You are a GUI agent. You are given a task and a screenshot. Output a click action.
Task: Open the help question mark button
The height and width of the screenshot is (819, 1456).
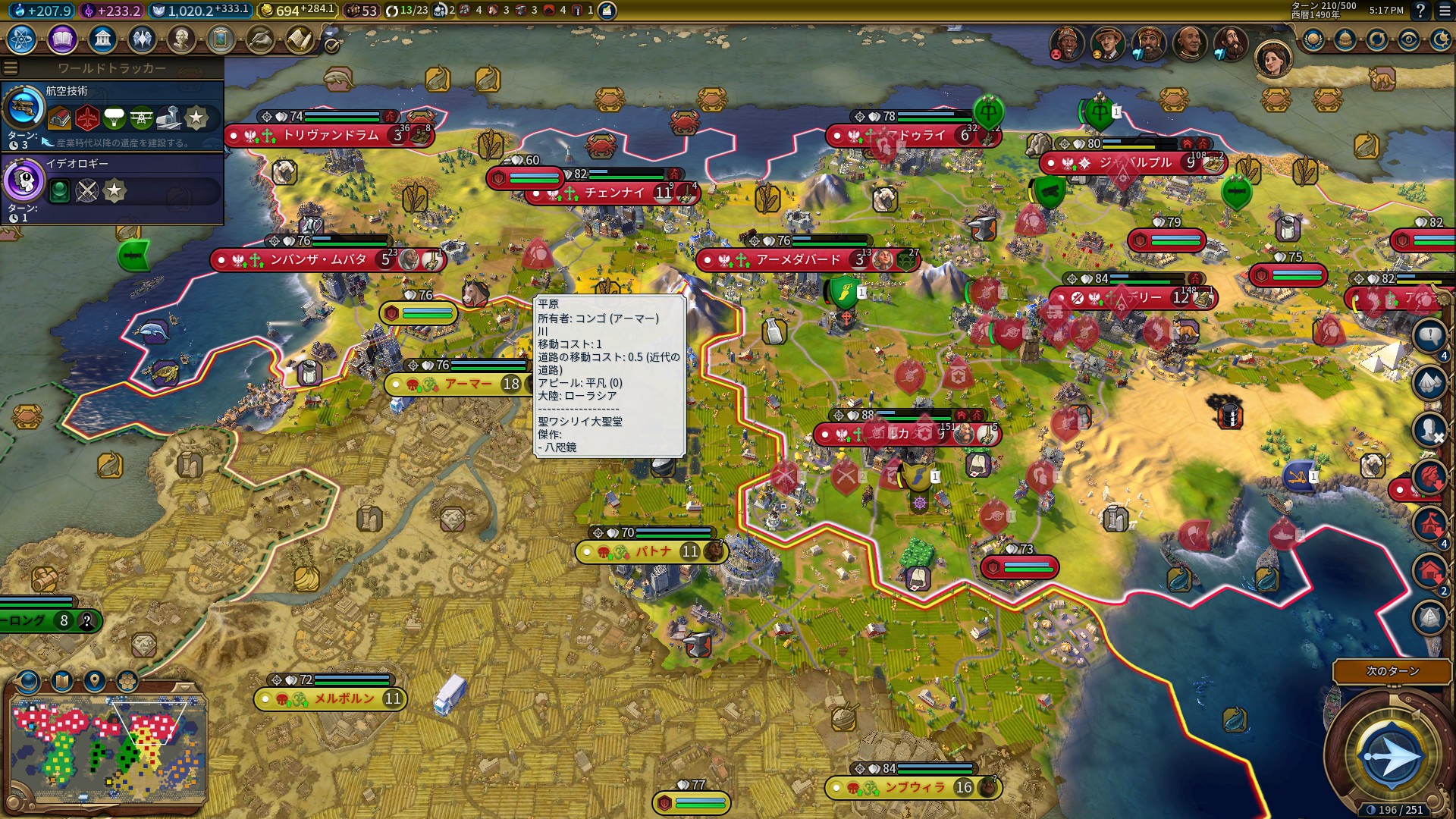(1420, 11)
